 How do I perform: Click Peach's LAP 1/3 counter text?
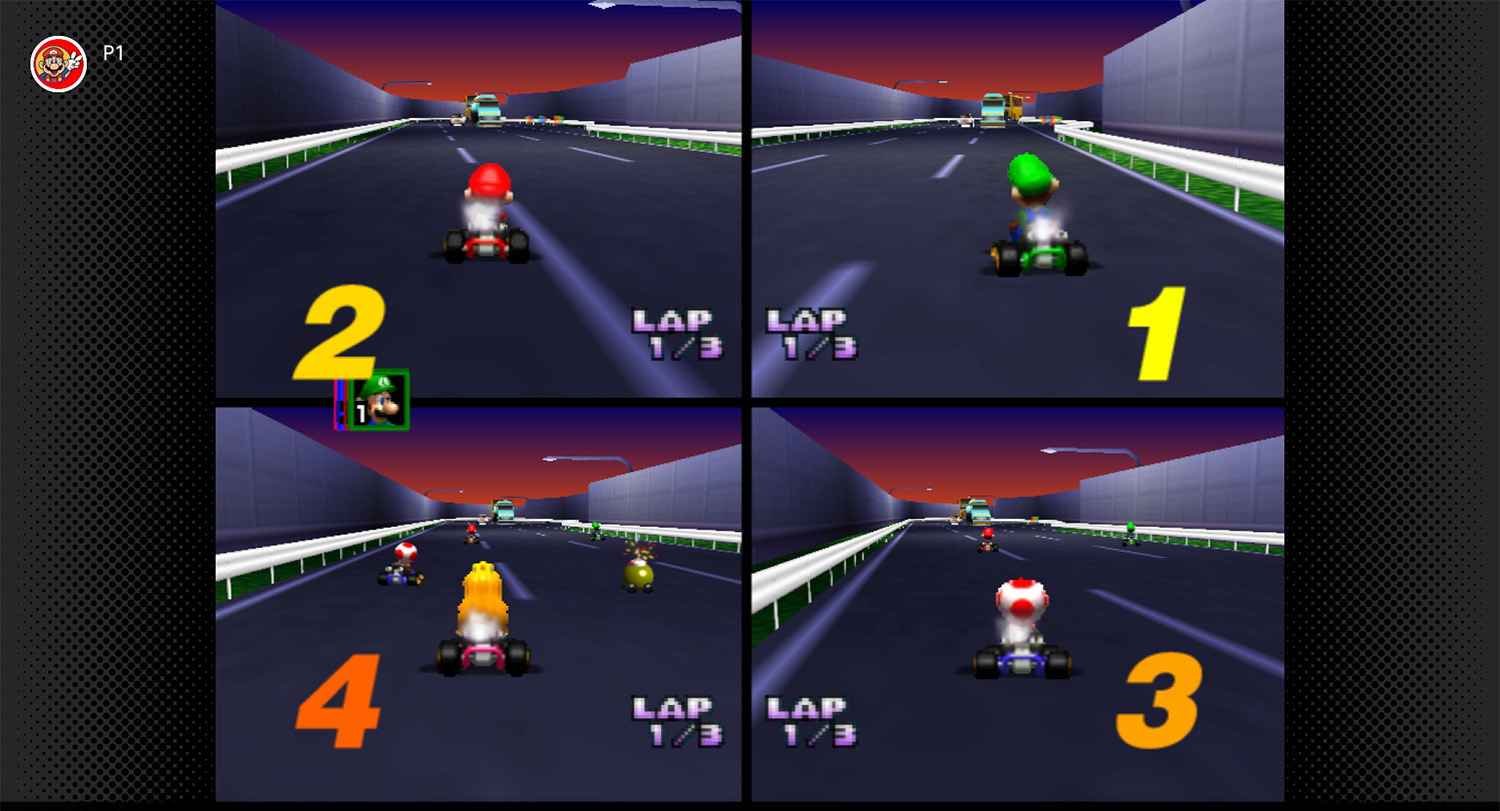675,715
